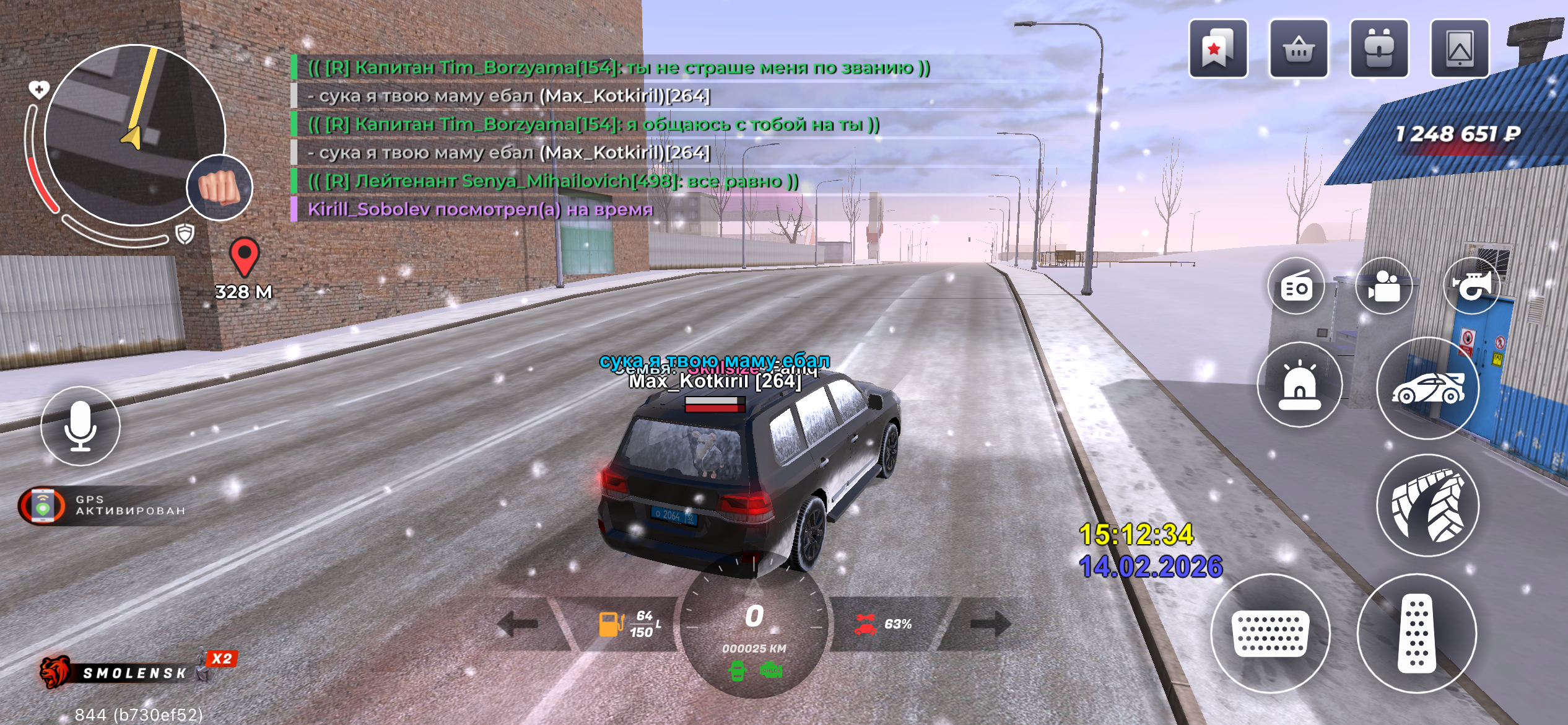The image size is (1568, 725).
Task: Turn on the car radio
Action: (1296, 287)
